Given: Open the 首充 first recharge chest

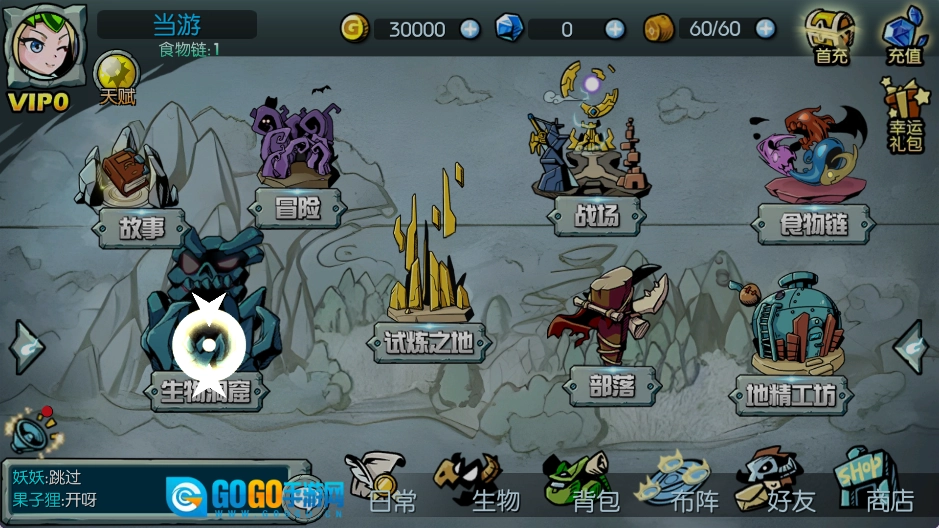Looking at the screenshot, I should point(832,35).
